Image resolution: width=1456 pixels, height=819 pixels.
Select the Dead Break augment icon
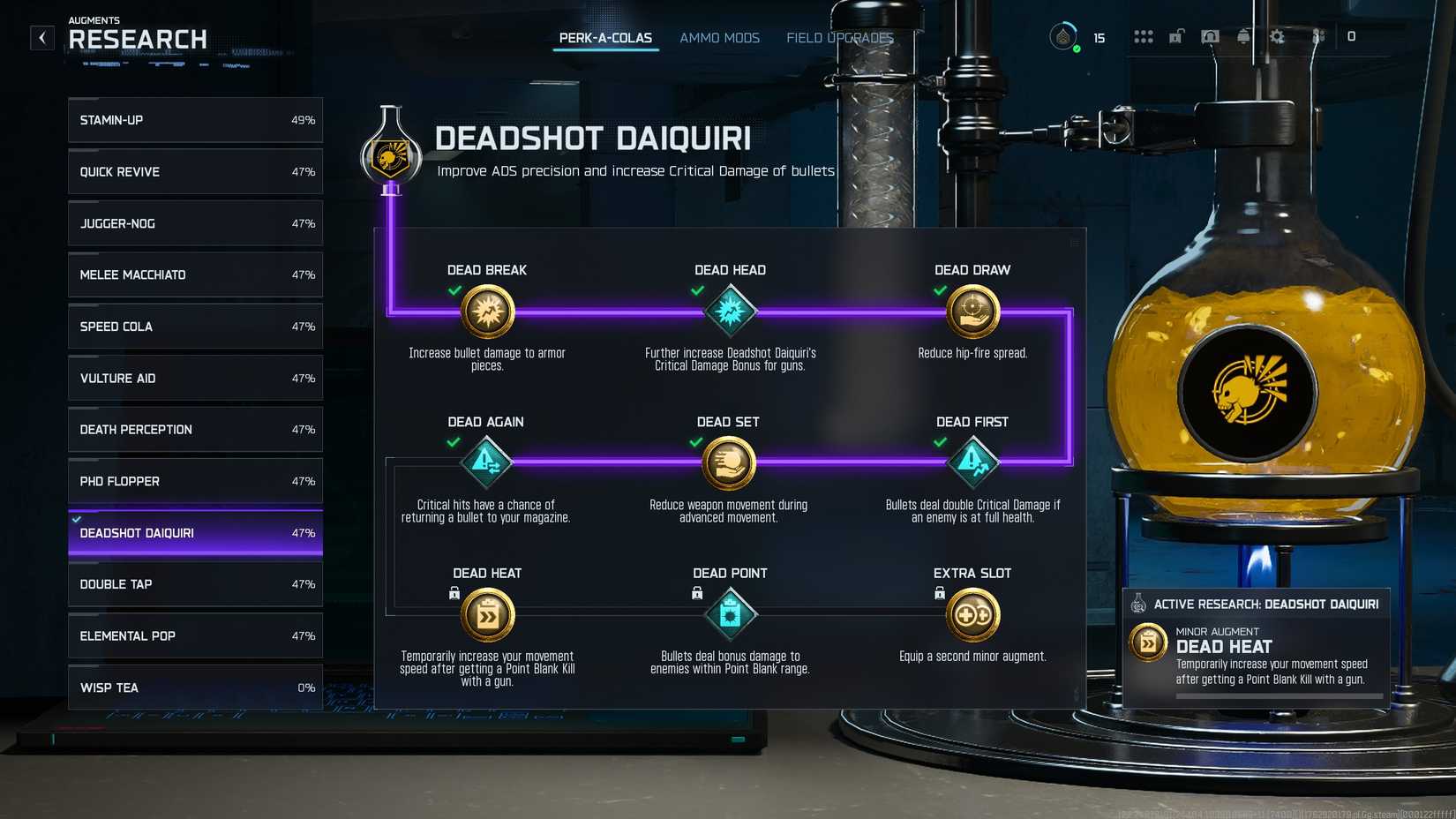(487, 312)
